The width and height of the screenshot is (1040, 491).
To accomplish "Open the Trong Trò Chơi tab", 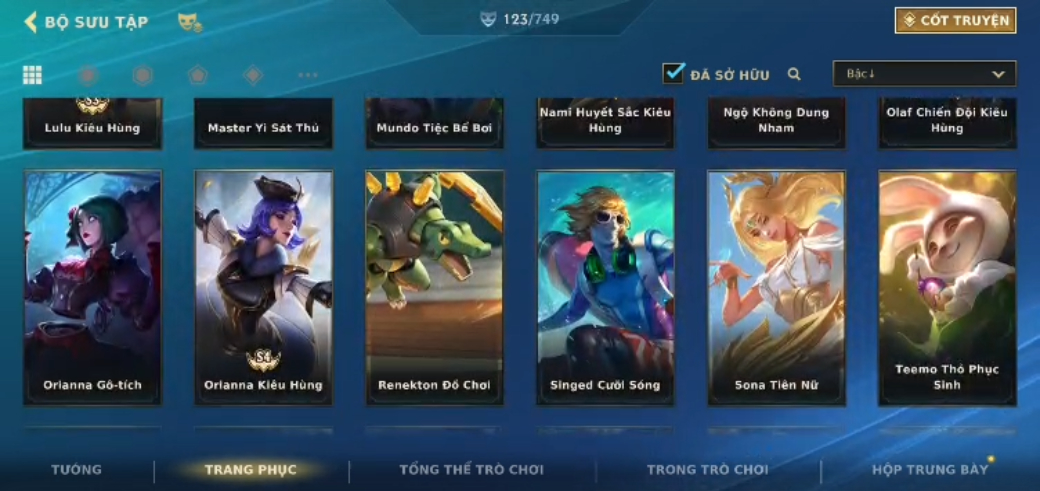I will [x=707, y=470].
